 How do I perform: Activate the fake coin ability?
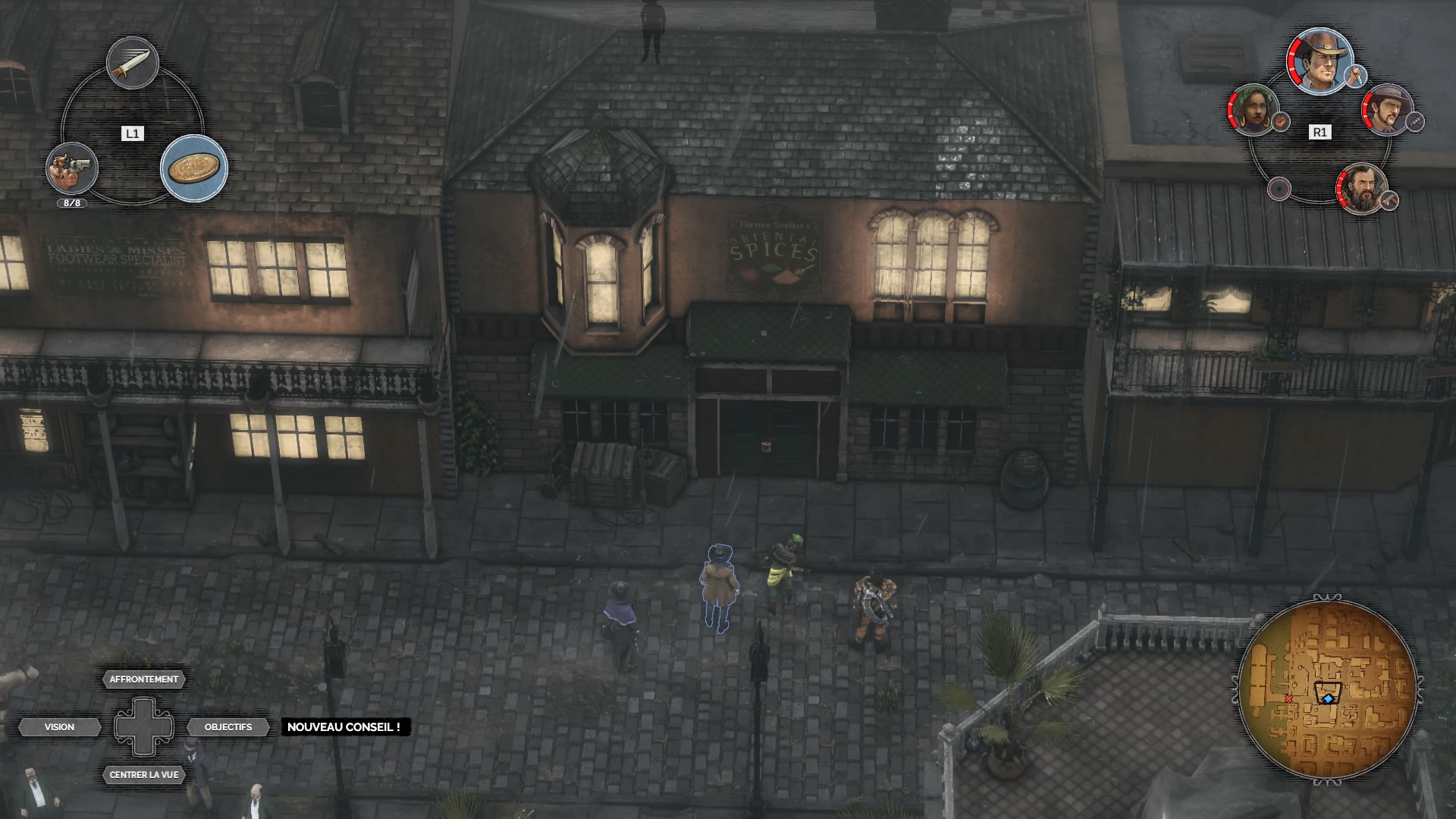click(195, 168)
